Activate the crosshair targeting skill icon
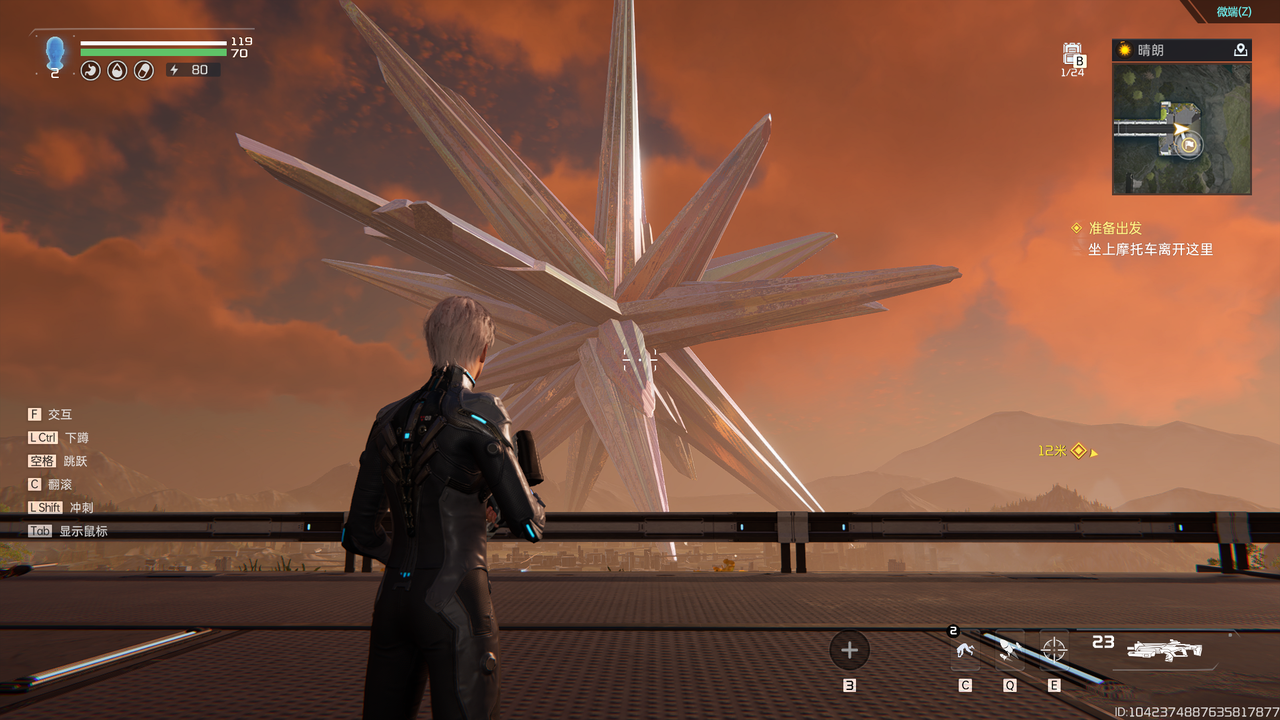The height and width of the screenshot is (720, 1280). pyautogui.click(x=1054, y=650)
